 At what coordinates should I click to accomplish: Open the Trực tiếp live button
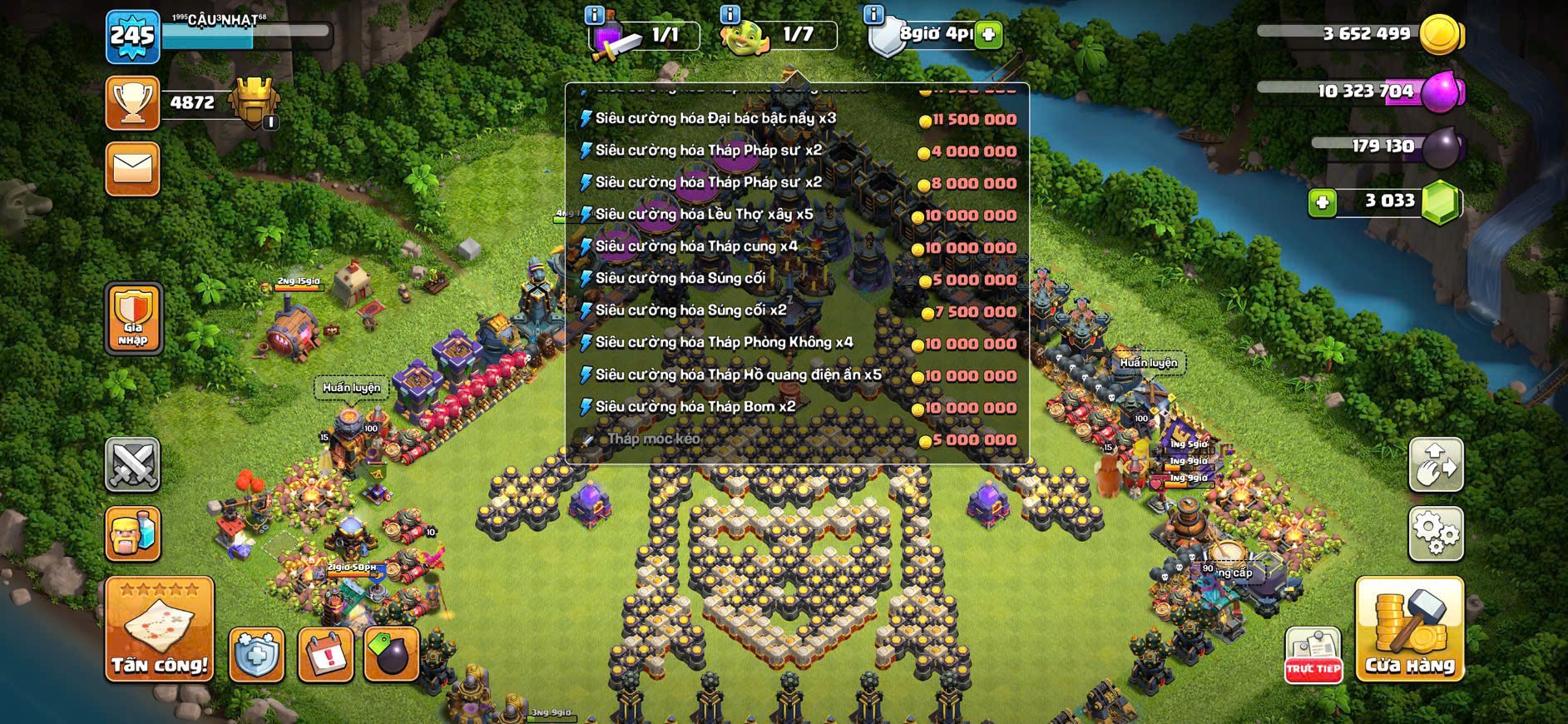pyautogui.click(x=1313, y=655)
